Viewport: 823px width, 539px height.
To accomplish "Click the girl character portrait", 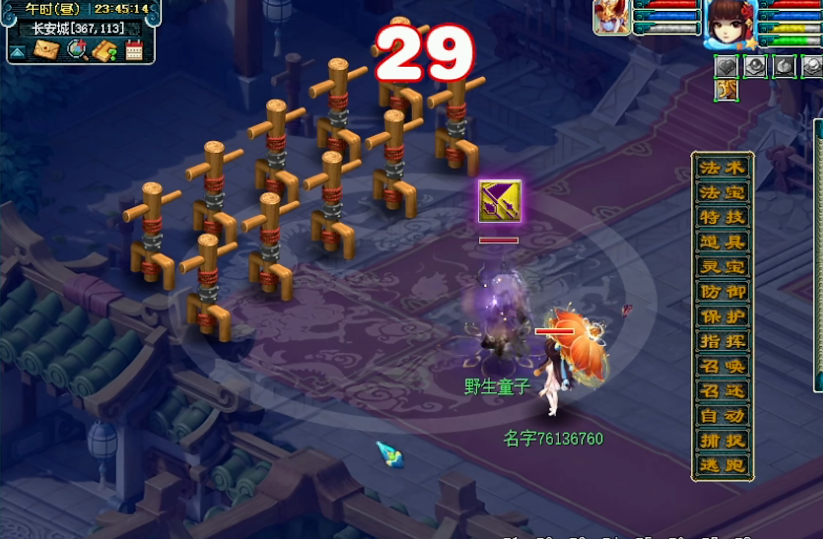I will tap(730, 22).
